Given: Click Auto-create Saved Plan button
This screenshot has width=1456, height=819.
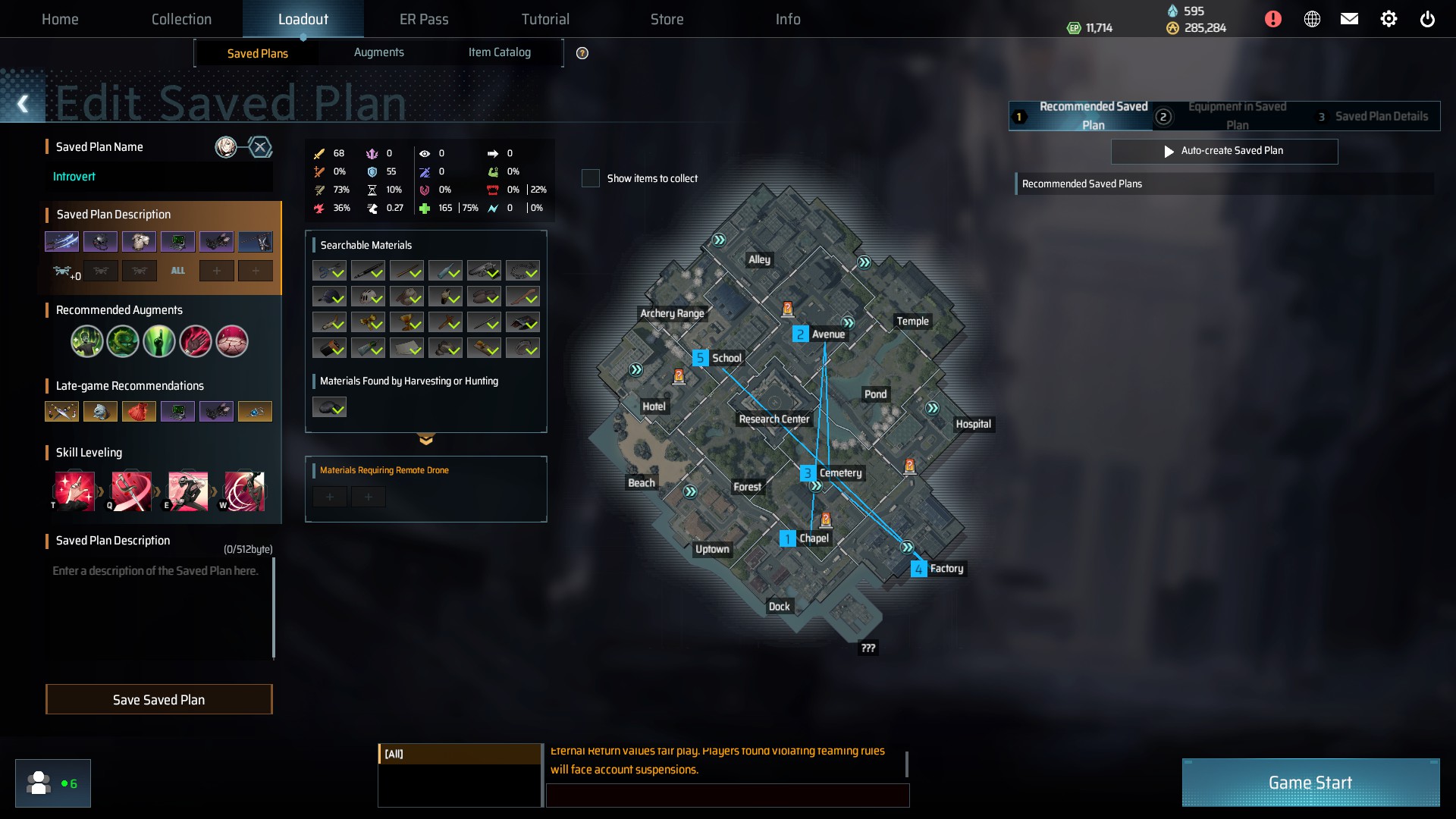Looking at the screenshot, I should pyautogui.click(x=1224, y=151).
